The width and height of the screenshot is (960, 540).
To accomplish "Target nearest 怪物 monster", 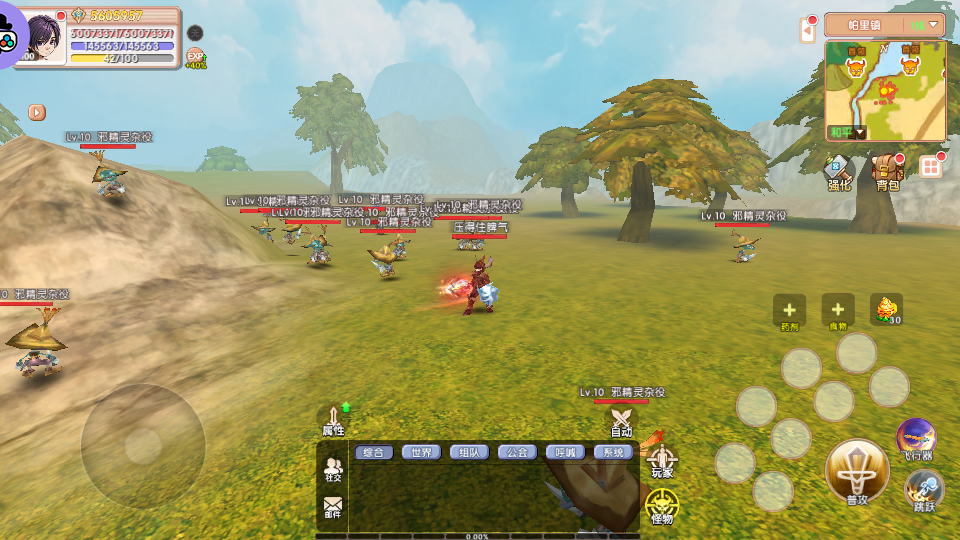I will click(661, 506).
